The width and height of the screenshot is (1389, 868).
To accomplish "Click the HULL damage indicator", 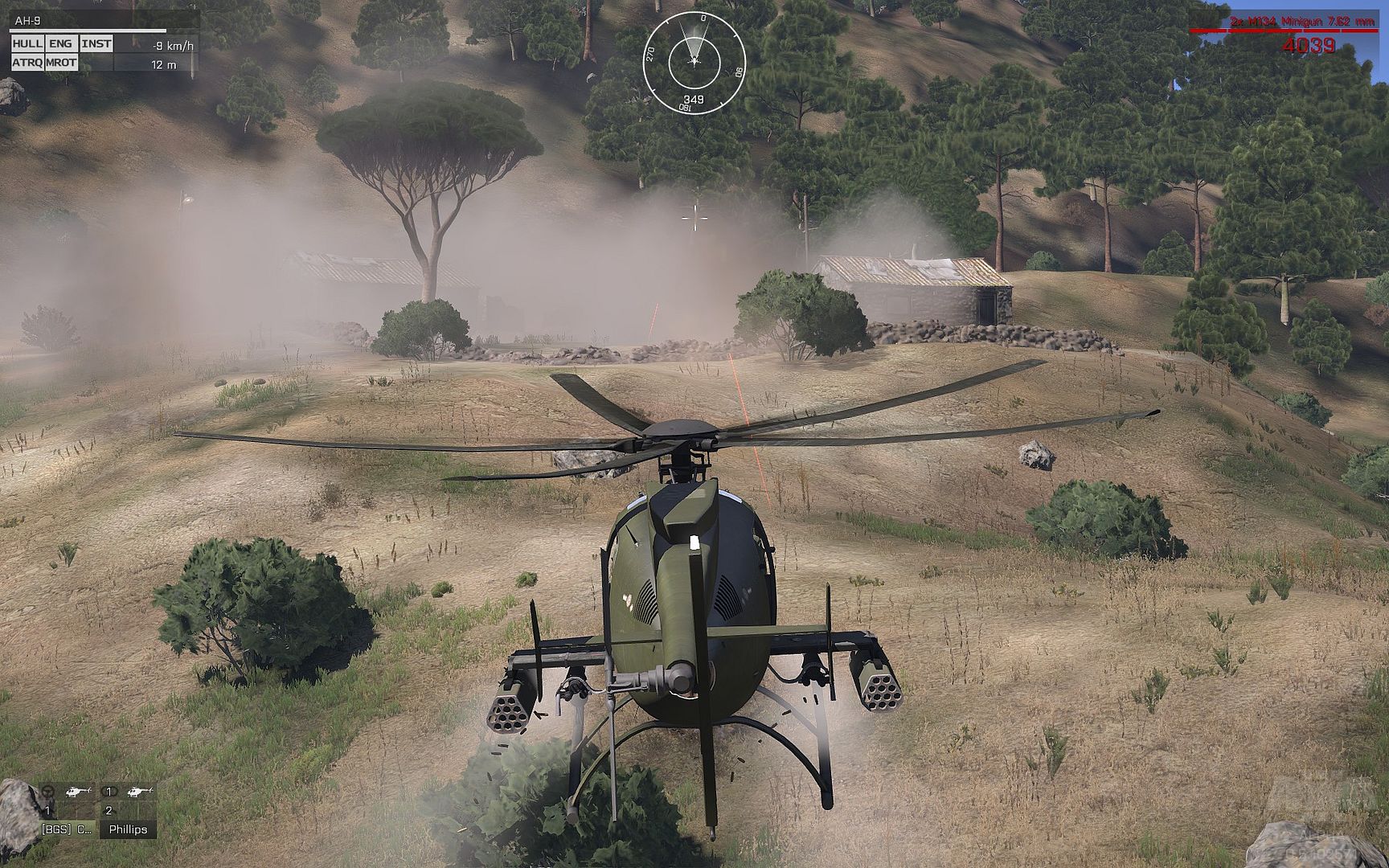I will point(27,43).
